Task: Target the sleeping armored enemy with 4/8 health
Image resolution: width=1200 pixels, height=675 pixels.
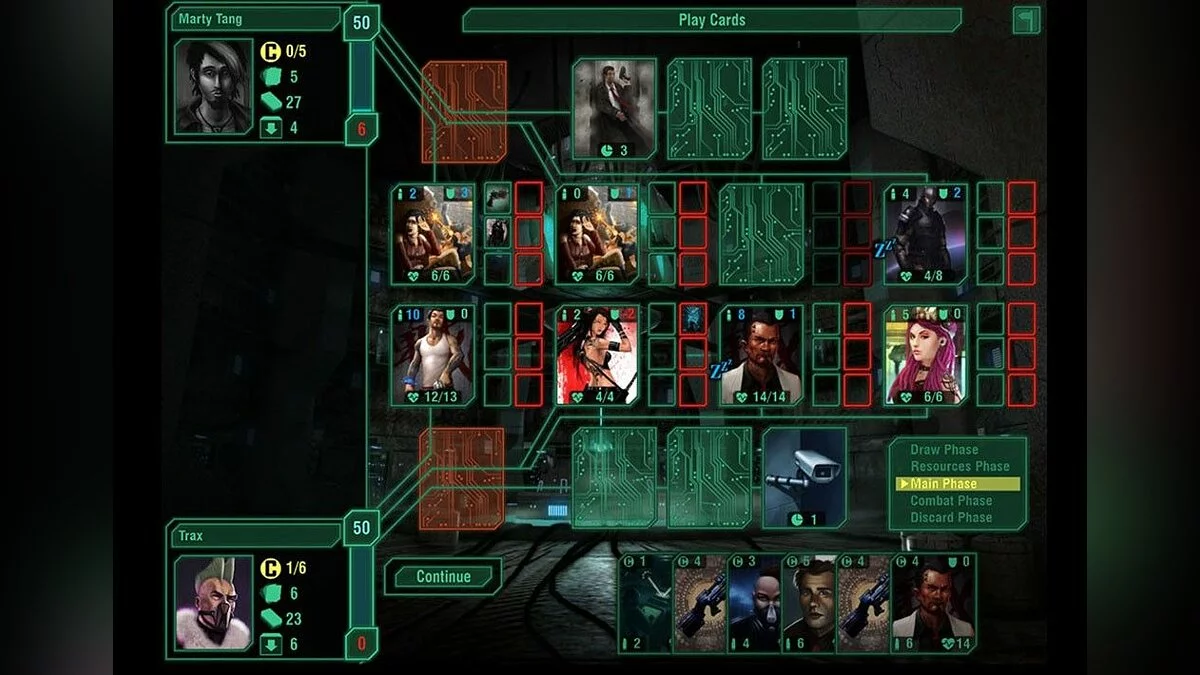Action: 925,234
